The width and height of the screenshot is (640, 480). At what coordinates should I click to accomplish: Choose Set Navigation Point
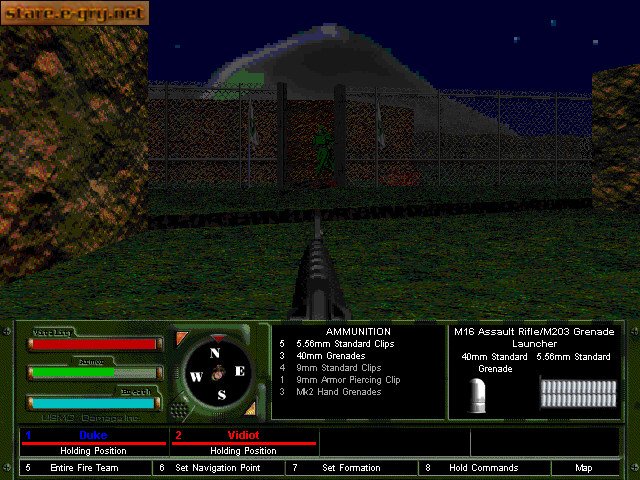point(217,467)
